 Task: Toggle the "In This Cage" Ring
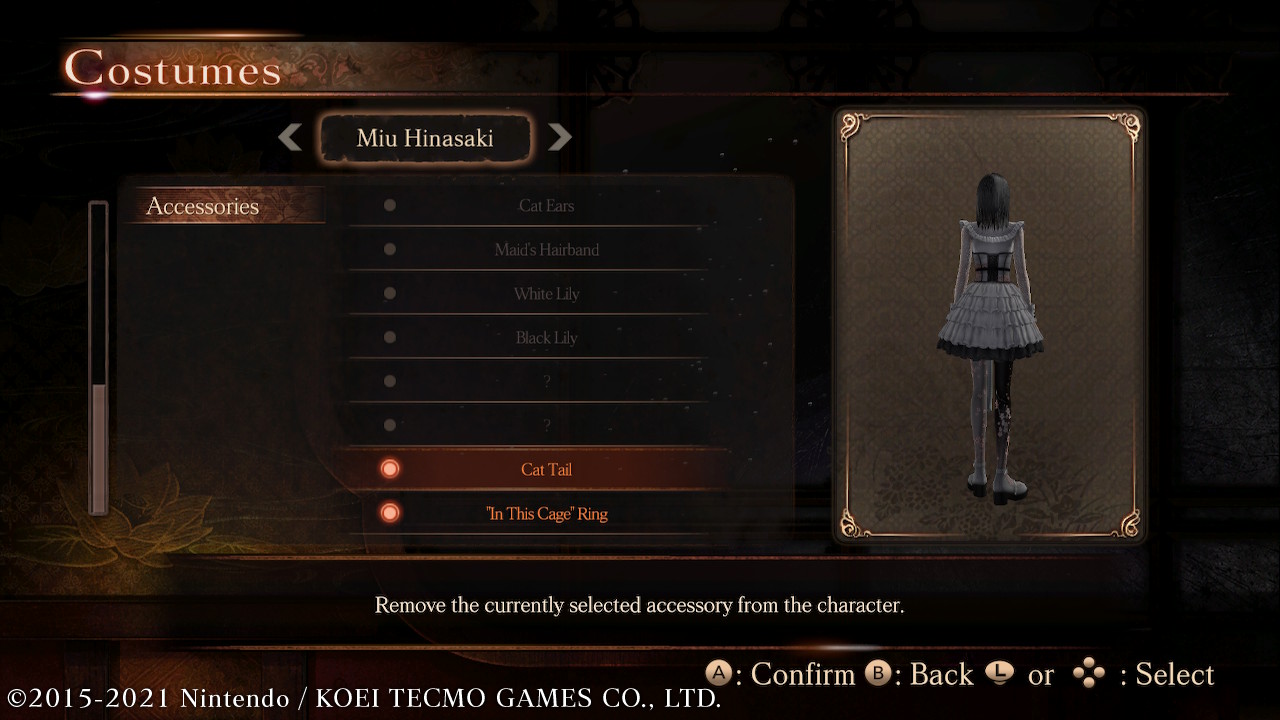(x=546, y=514)
